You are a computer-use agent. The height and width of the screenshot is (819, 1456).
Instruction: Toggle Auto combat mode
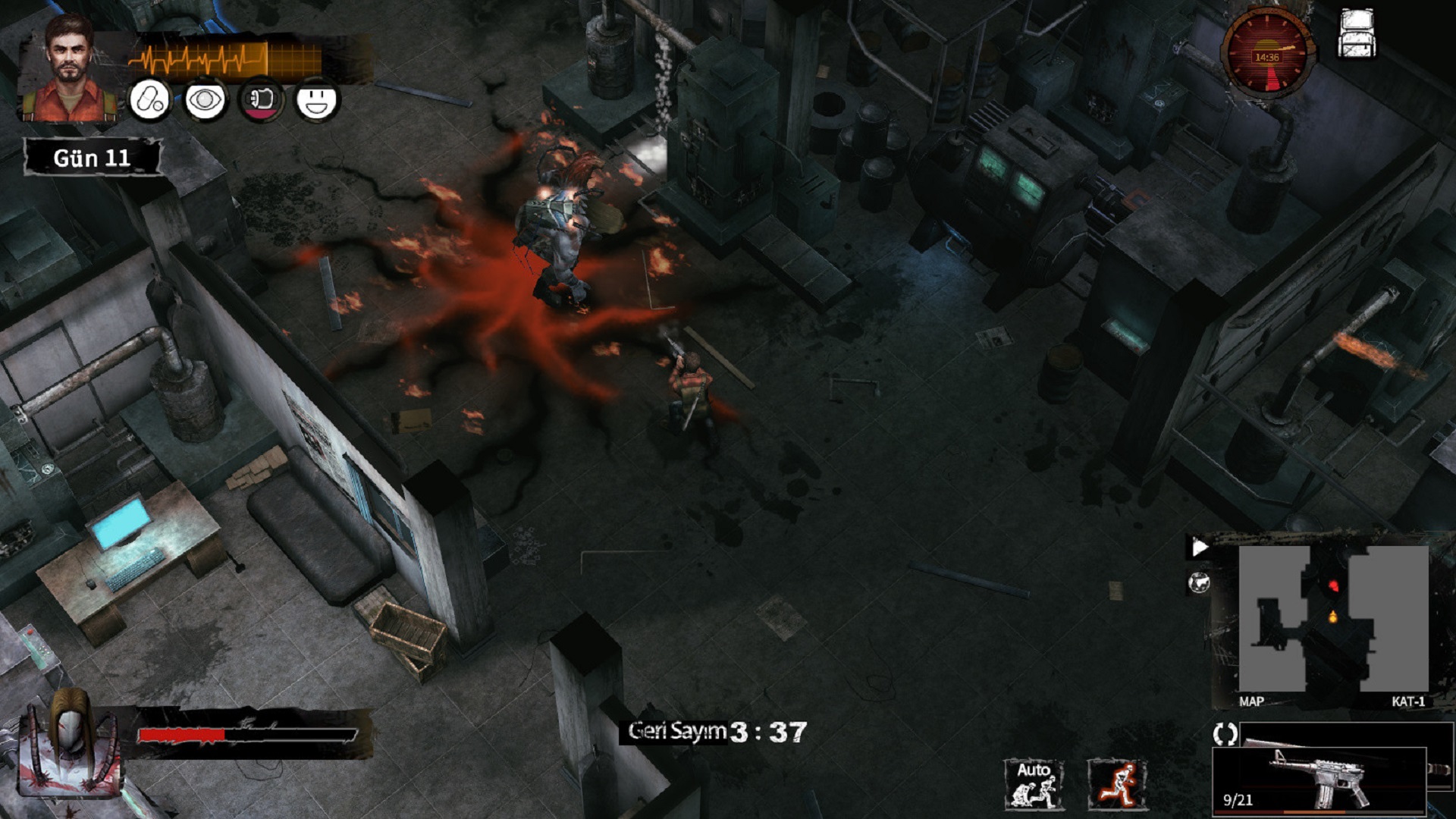click(x=1033, y=784)
